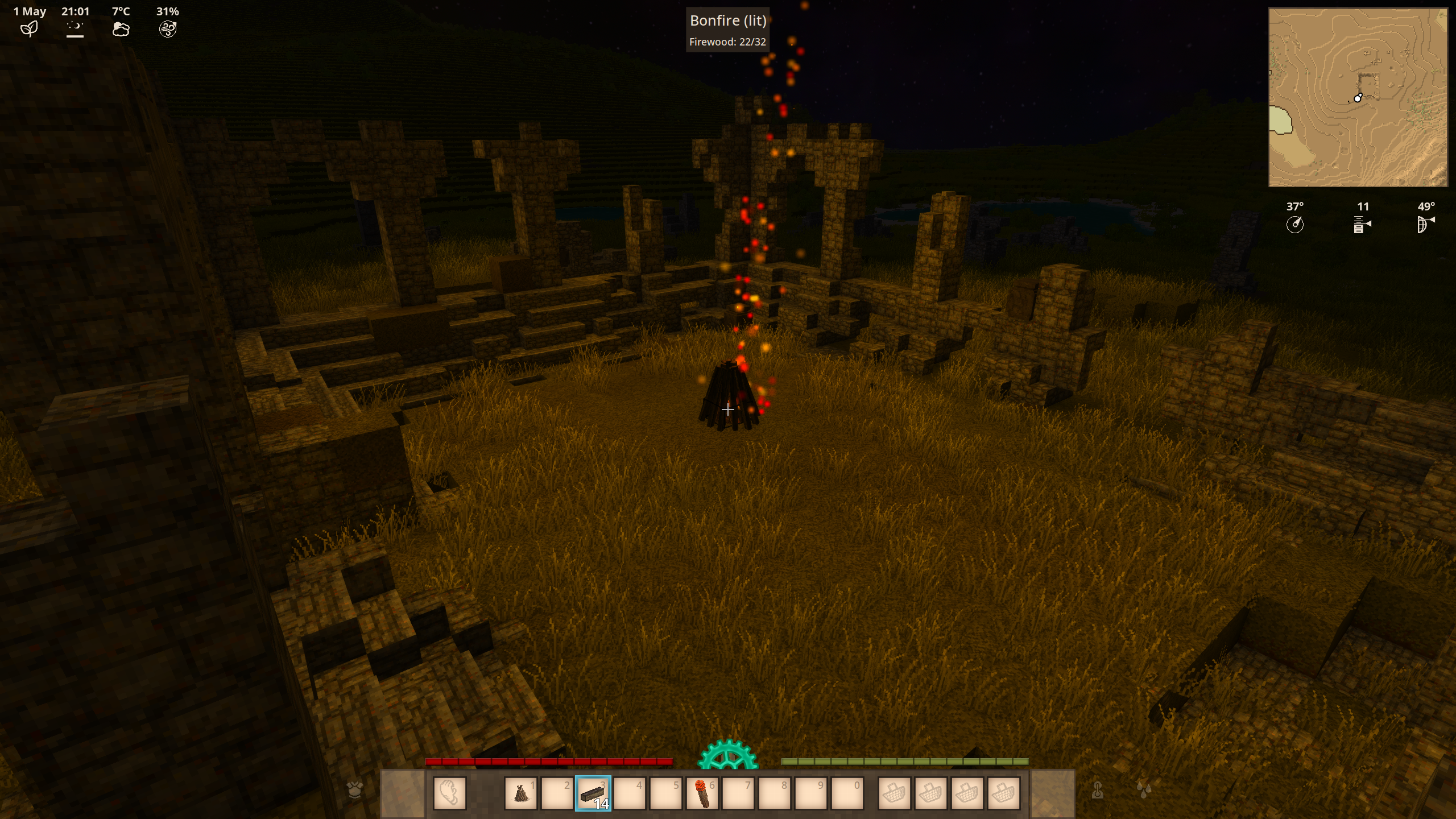Select the torch in hotbar slot 6
Screen dimensions: 1456x819
702,793
